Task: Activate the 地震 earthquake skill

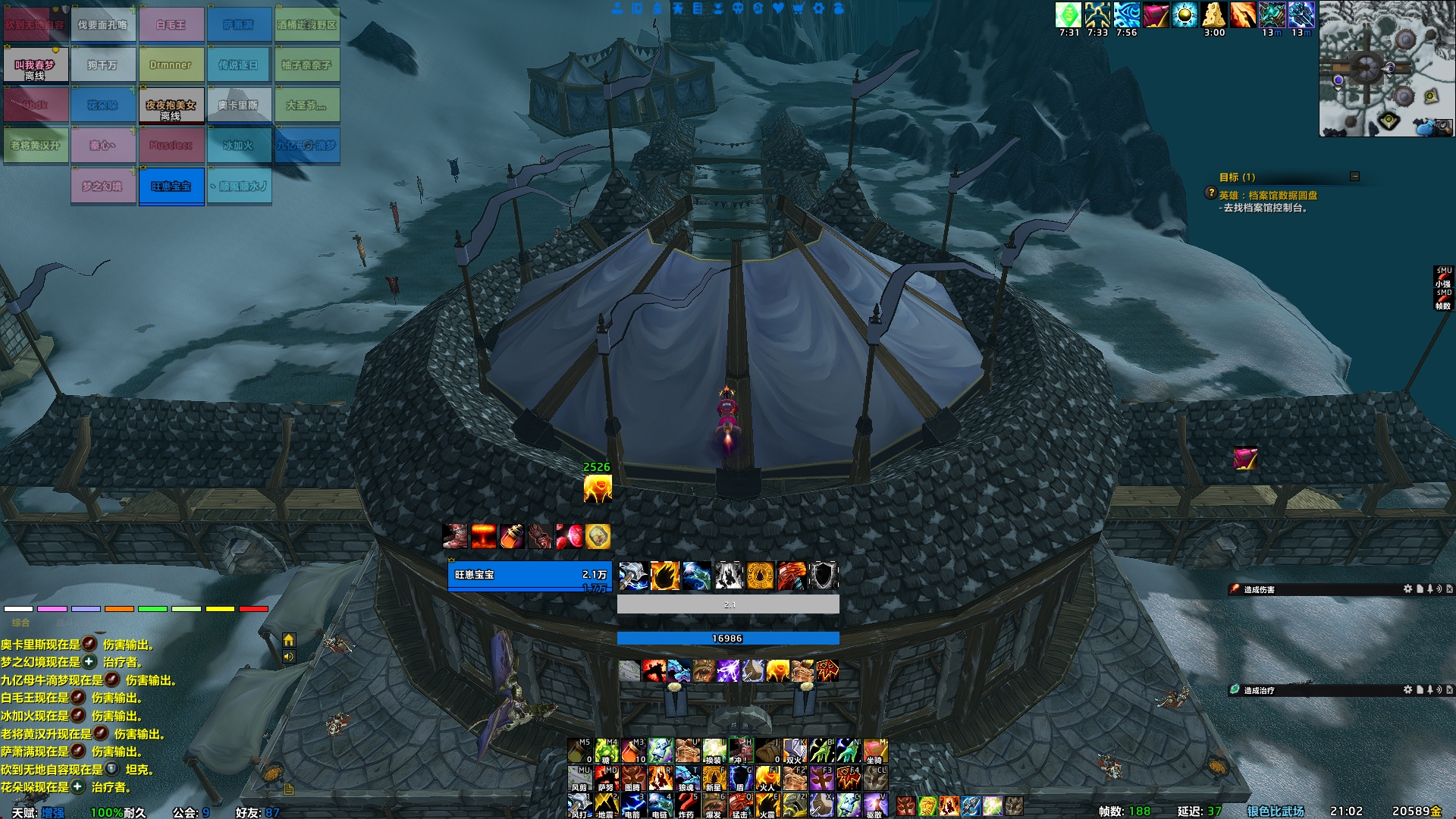Action: point(605,805)
